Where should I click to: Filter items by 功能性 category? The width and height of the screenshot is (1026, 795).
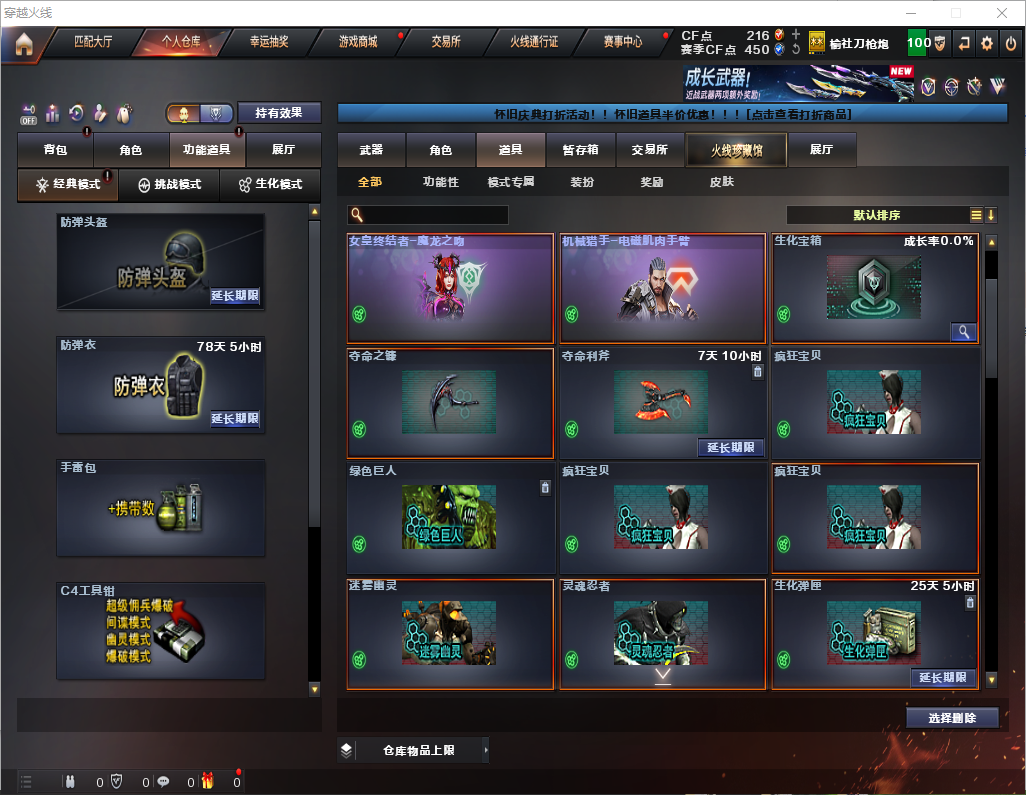[440, 182]
